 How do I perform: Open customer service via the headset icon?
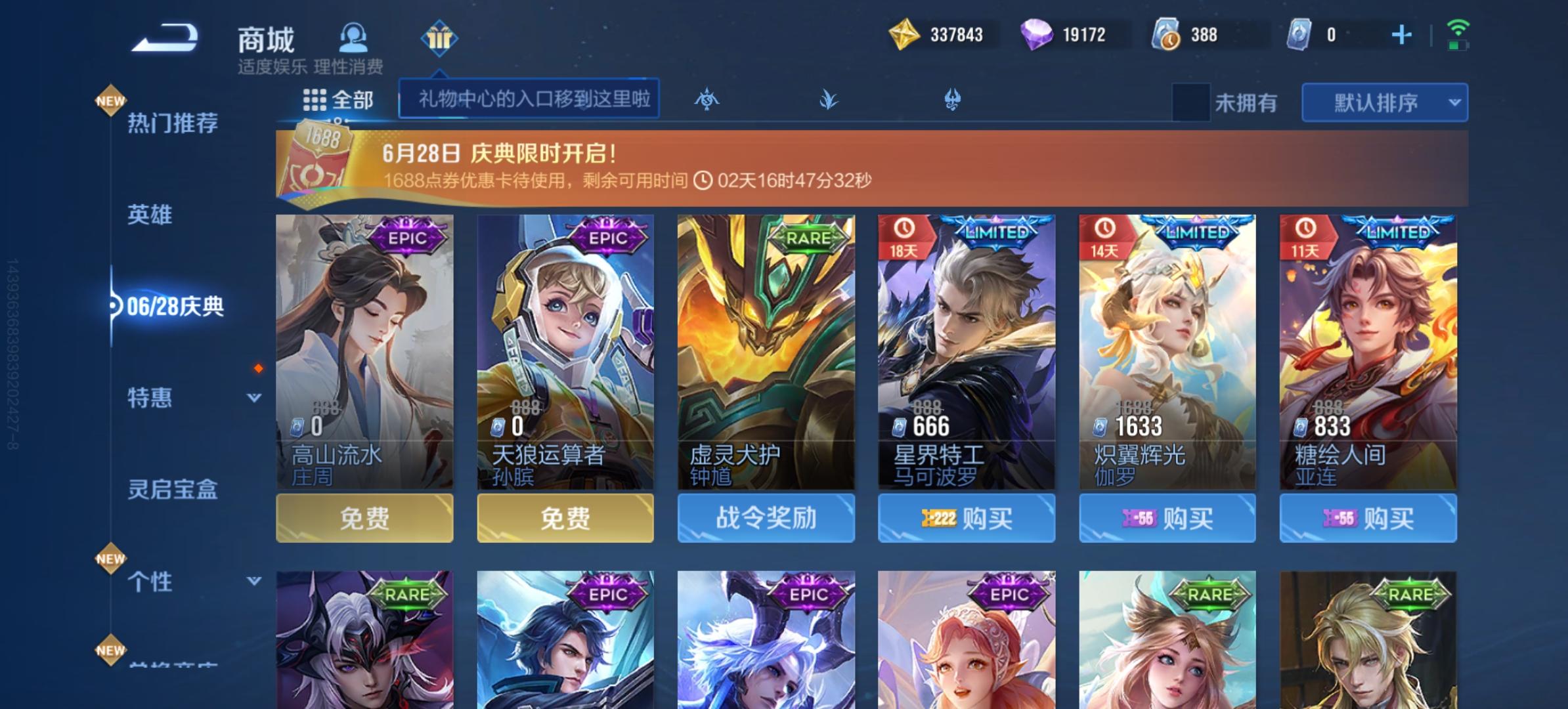click(x=353, y=38)
